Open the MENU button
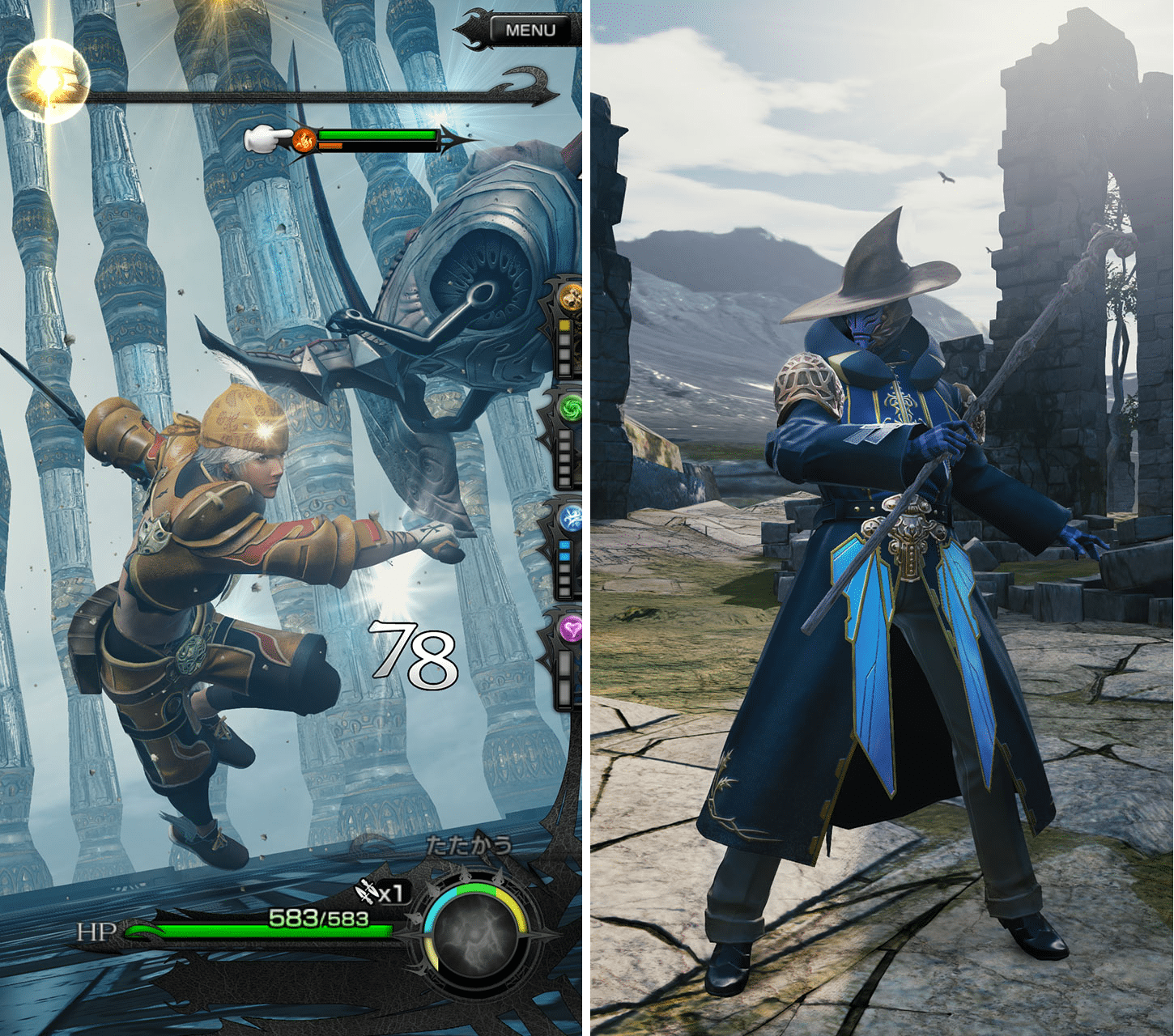This screenshot has height=1036, width=1174. point(530,30)
